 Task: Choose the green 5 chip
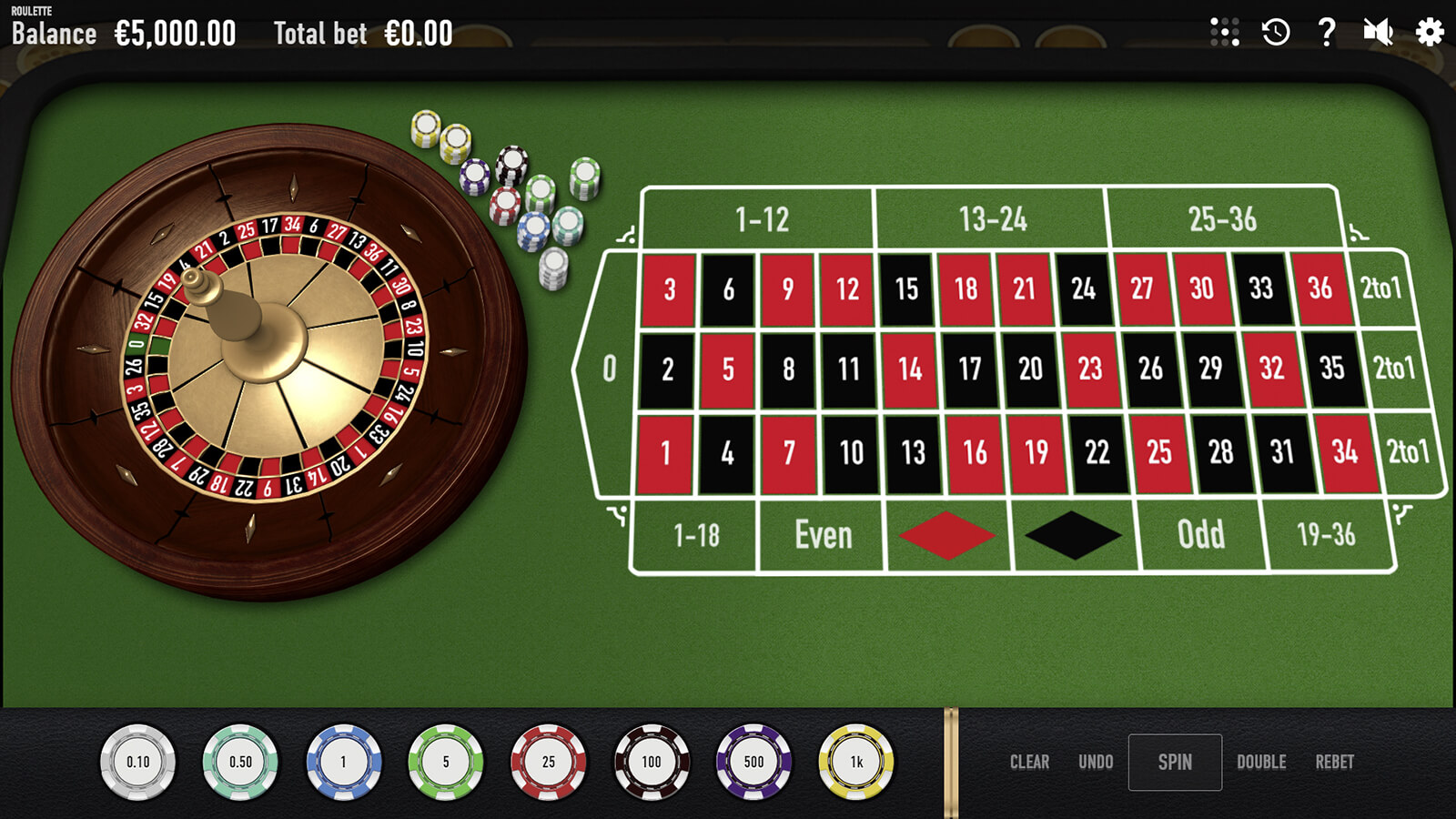(x=446, y=763)
